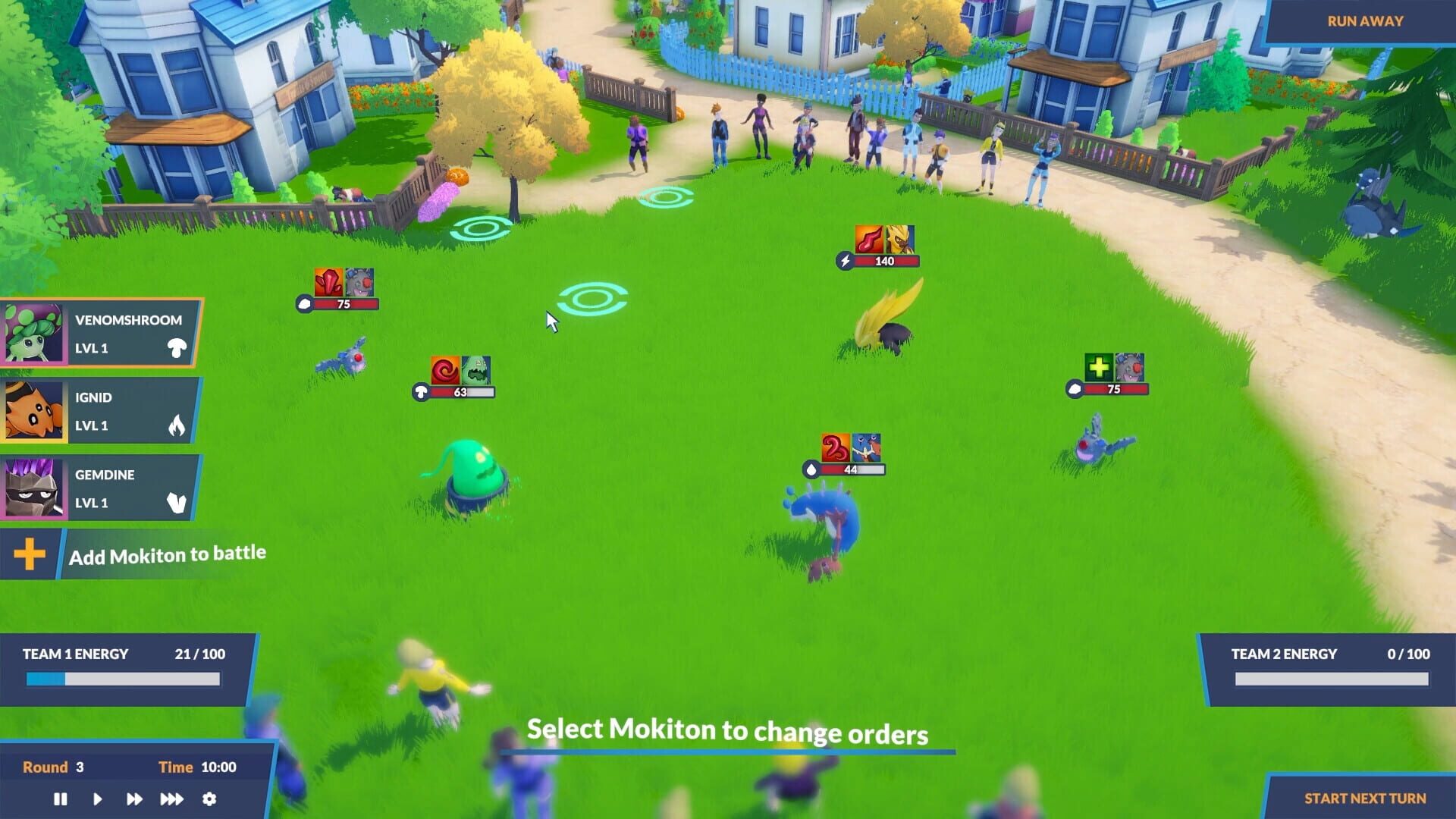Select the Ignid fire-type portrait
Screen dimensions: 1456x819
(32, 411)
